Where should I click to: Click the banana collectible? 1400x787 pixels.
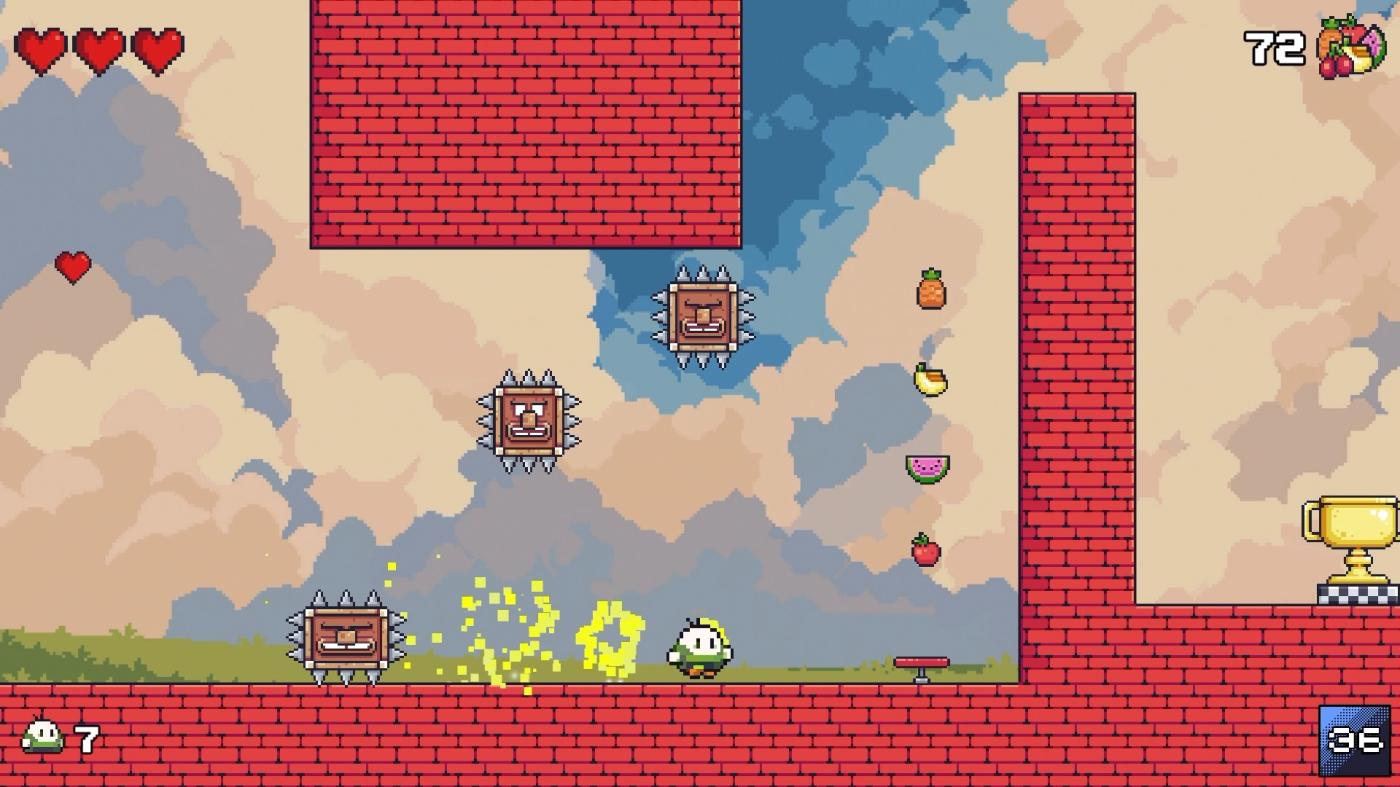click(x=928, y=380)
